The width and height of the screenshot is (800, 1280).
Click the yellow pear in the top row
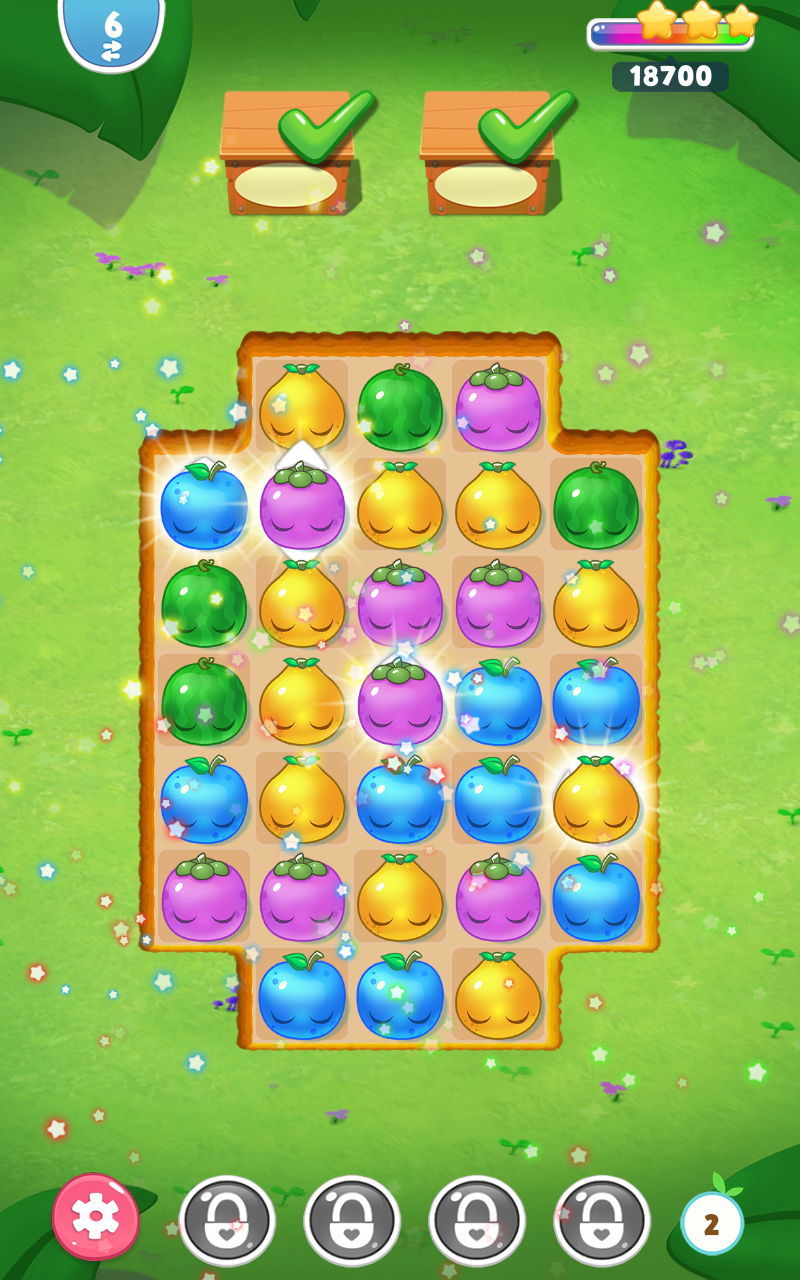pyautogui.click(x=302, y=408)
